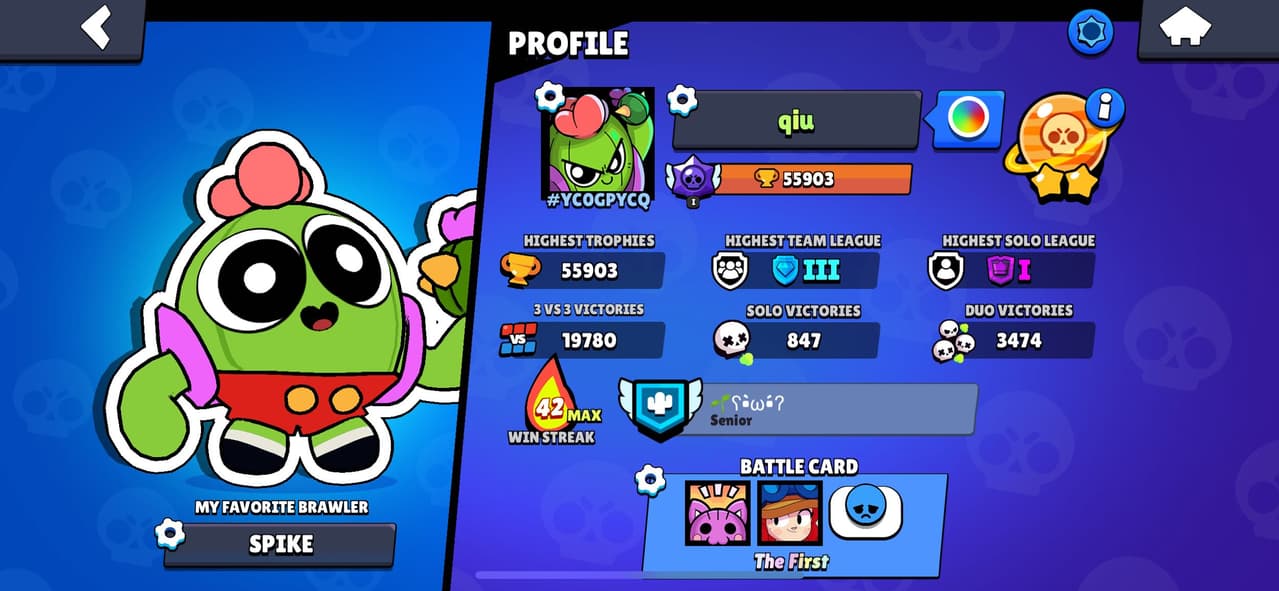The height and width of the screenshot is (591, 1279).
Task: Tap the blue gear badge near the top
Action: pos(1090,33)
